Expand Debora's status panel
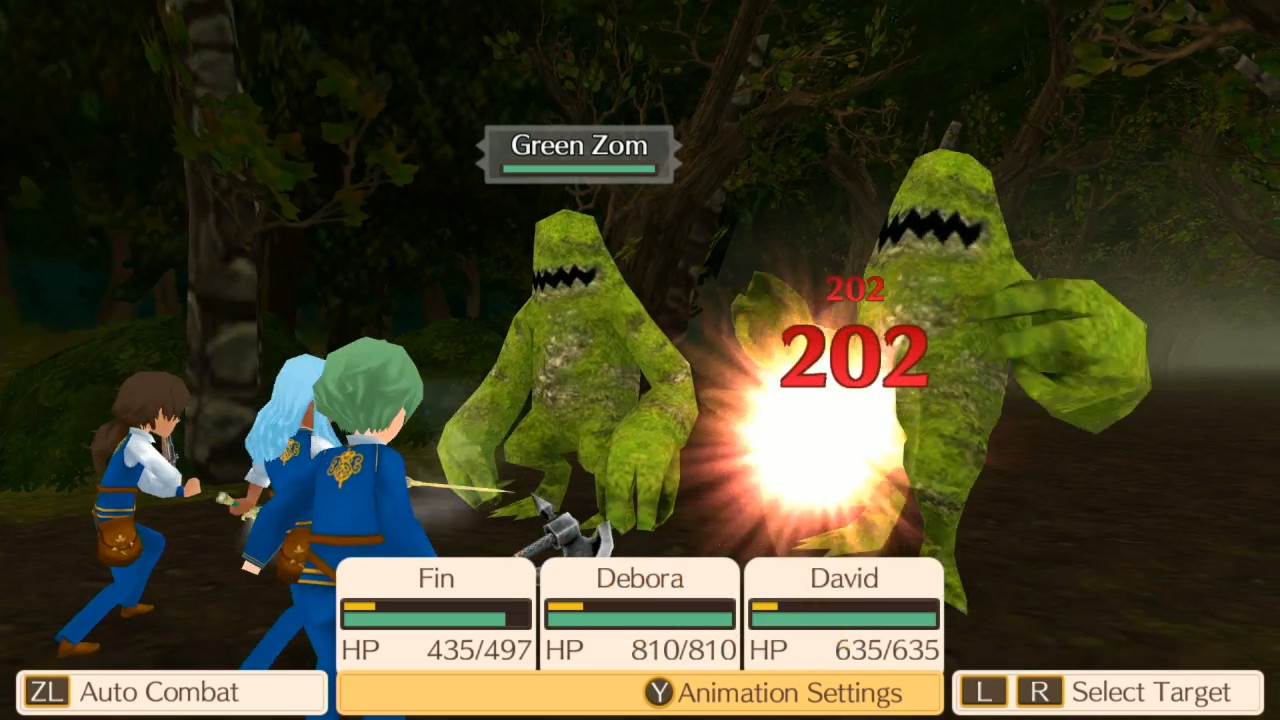The height and width of the screenshot is (720, 1280). pyautogui.click(x=640, y=610)
